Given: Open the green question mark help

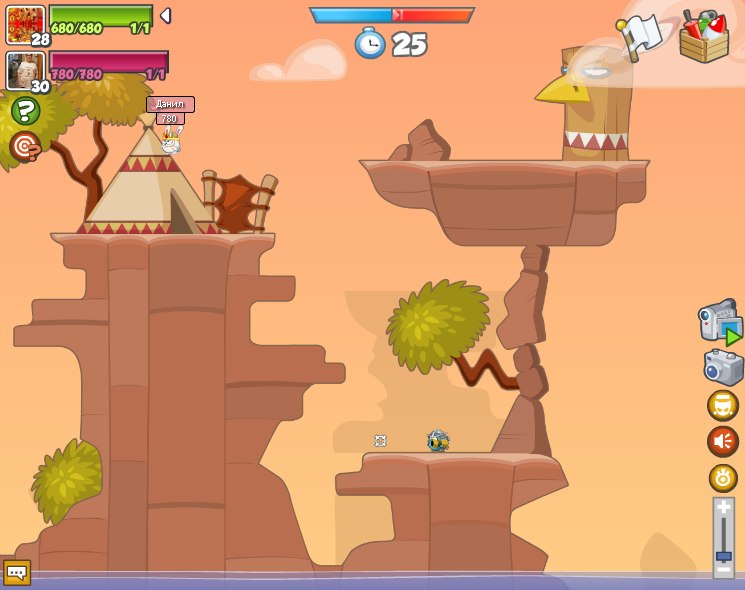Looking at the screenshot, I should click(25, 110).
